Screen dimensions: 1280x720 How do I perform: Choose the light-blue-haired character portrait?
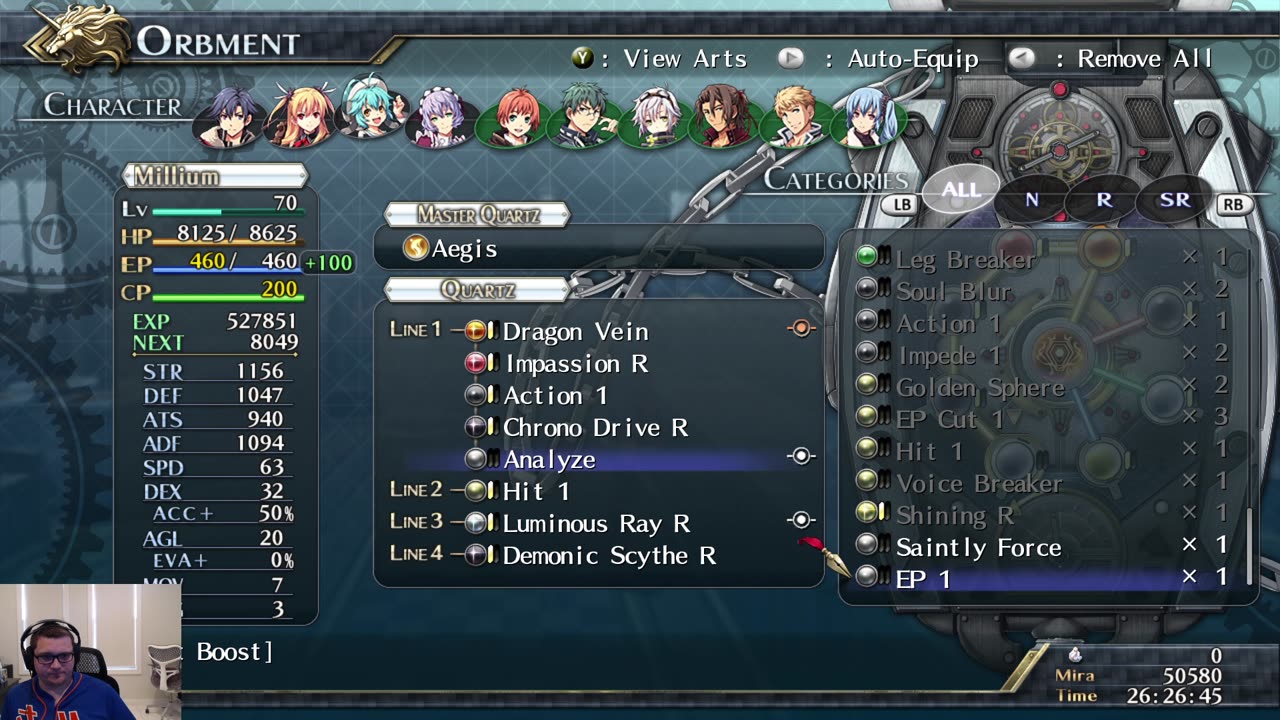[868, 117]
